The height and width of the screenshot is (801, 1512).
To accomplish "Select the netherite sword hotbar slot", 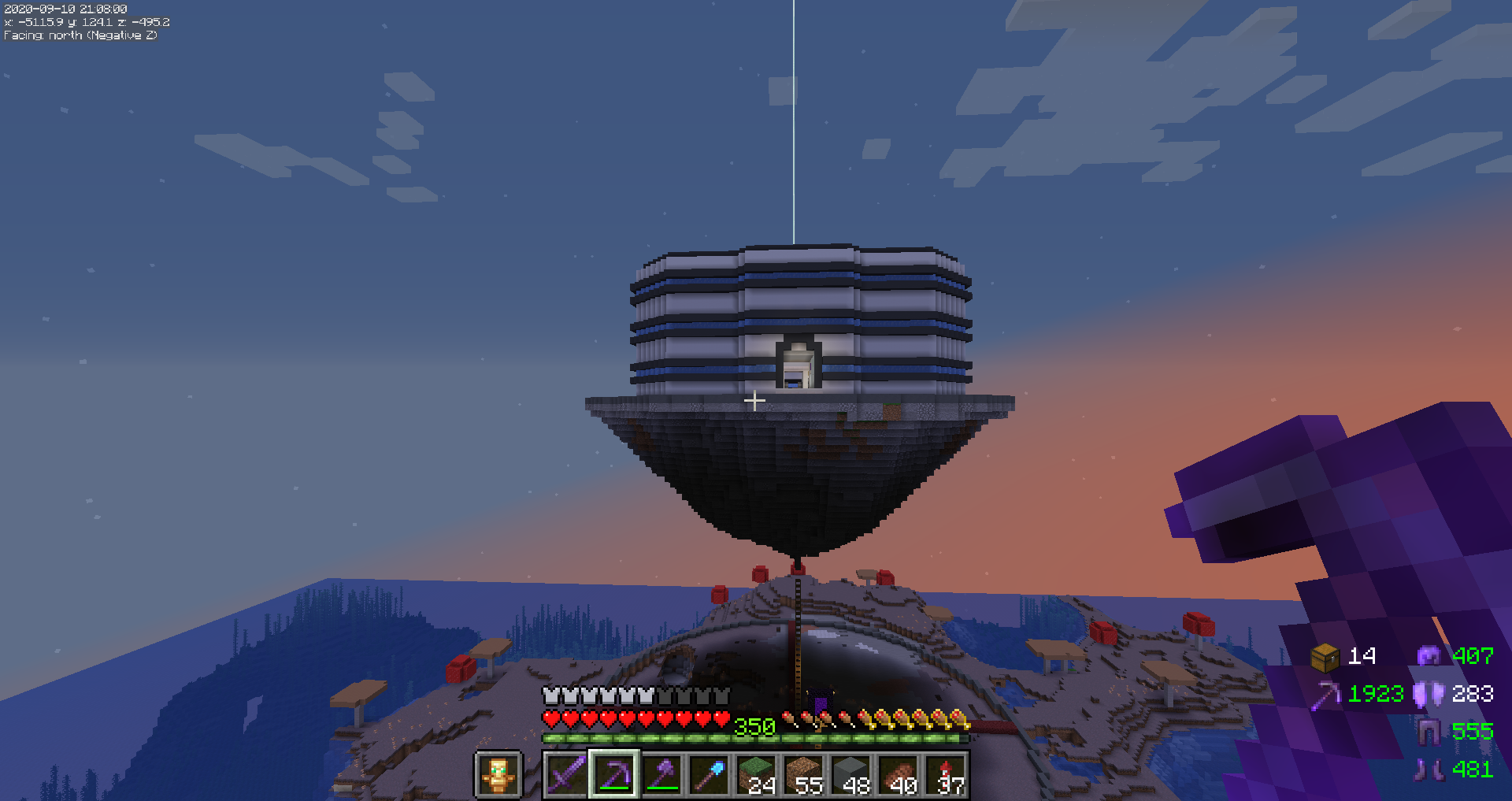I will (567, 775).
